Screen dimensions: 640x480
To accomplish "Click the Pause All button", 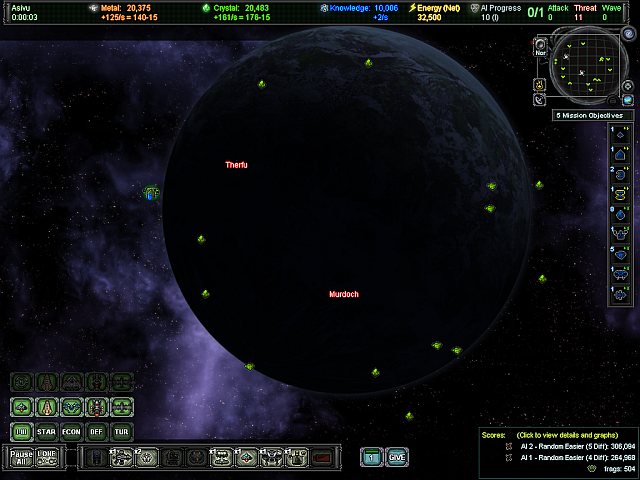I will point(21,457).
